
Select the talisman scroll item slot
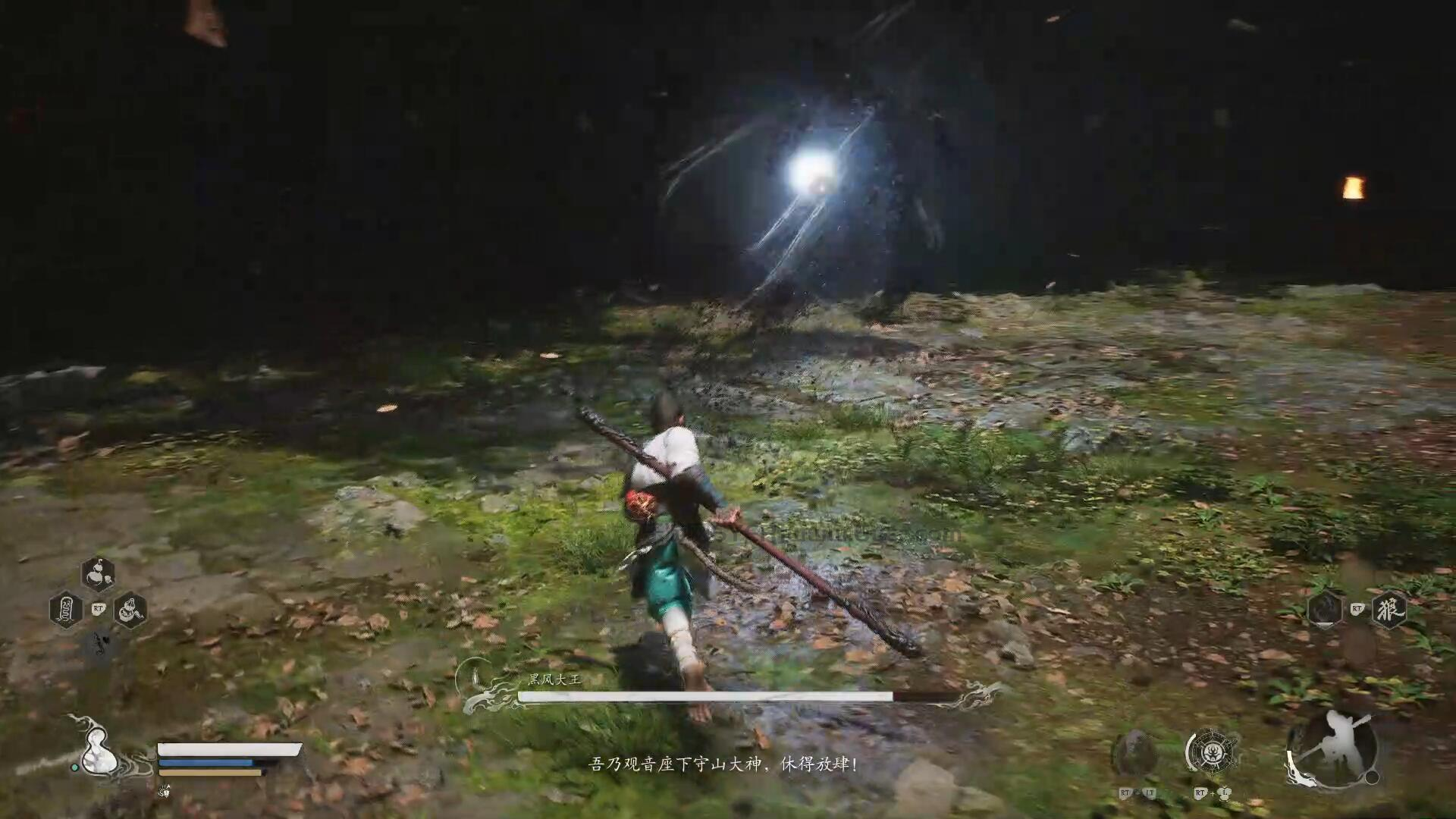pyautogui.click(x=66, y=609)
